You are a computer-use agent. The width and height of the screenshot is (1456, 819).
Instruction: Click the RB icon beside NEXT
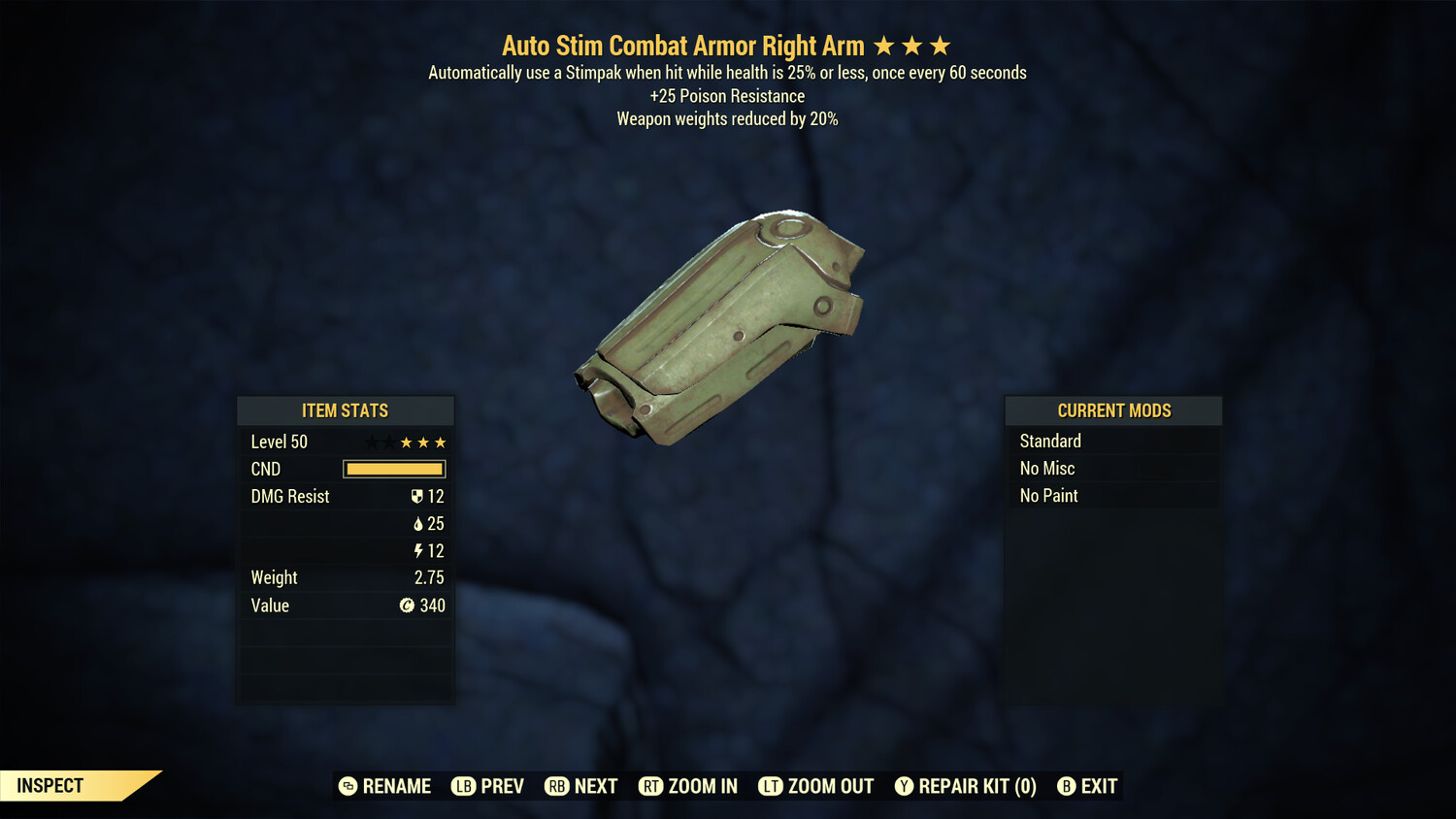[x=556, y=786]
